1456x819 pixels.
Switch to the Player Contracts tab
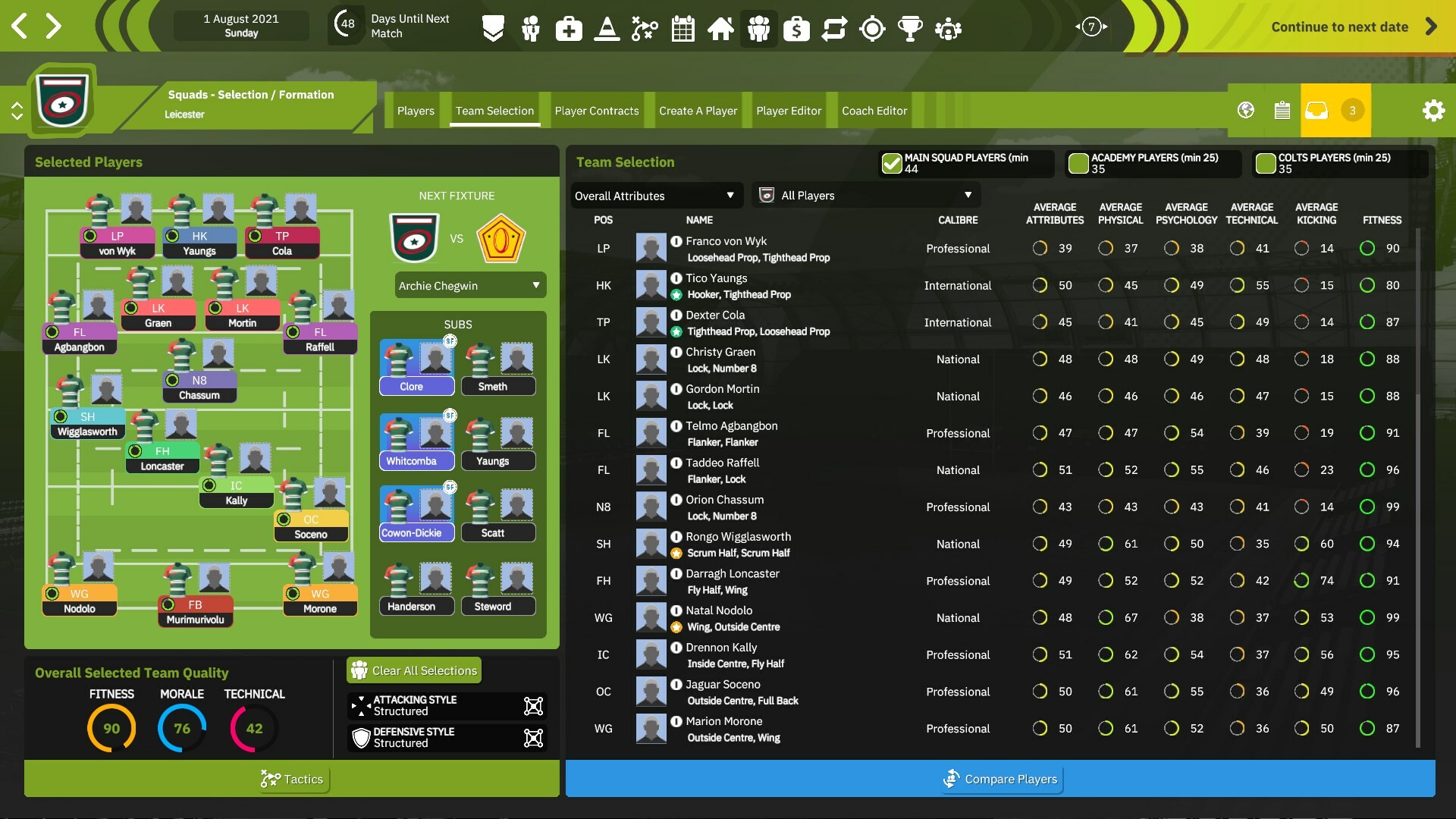[x=596, y=110]
